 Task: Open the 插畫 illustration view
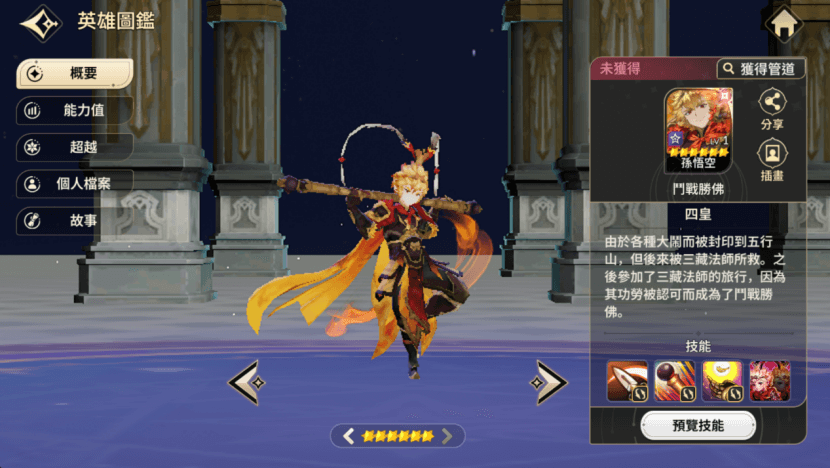[772, 160]
